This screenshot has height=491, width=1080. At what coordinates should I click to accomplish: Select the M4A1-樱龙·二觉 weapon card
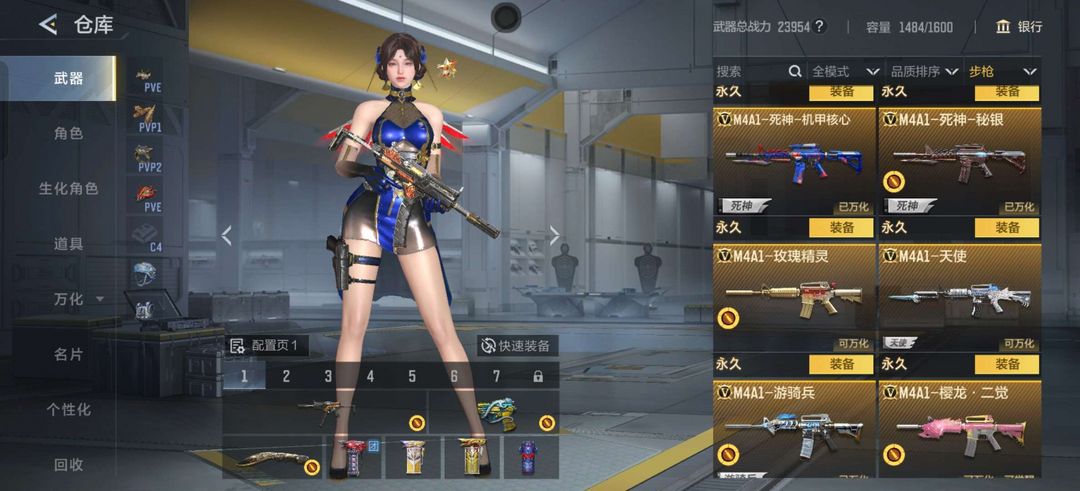[960, 430]
